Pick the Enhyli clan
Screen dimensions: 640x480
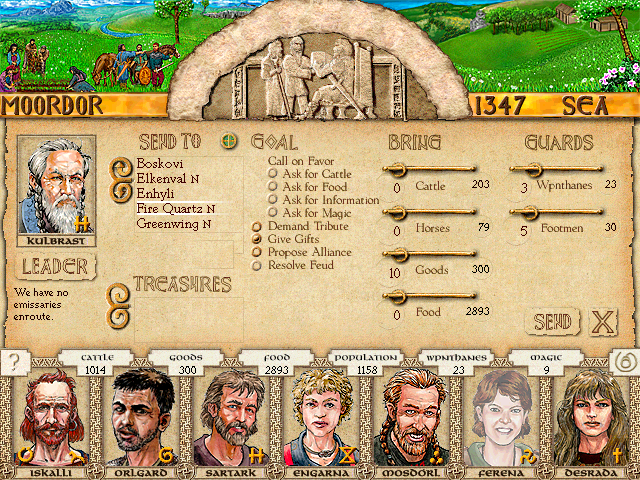pos(157,192)
